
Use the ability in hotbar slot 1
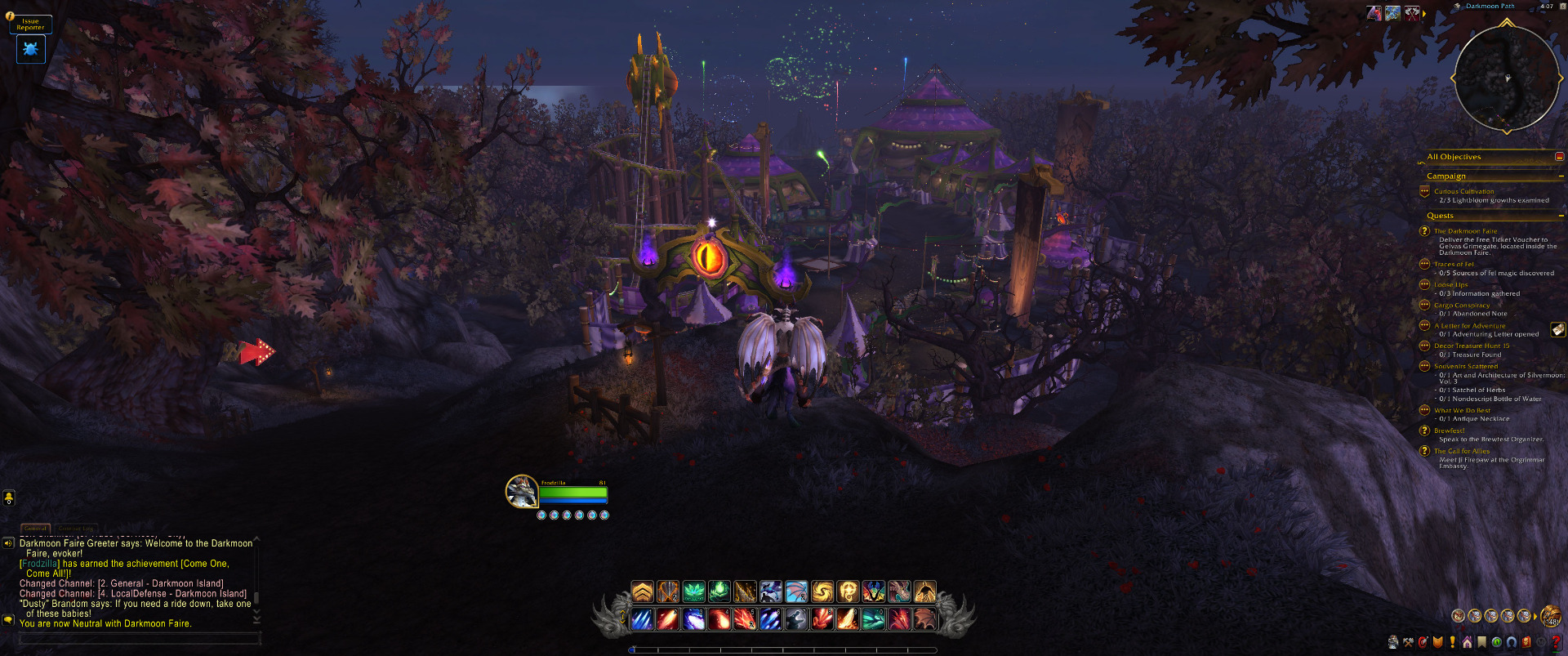(x=643, y=619)
